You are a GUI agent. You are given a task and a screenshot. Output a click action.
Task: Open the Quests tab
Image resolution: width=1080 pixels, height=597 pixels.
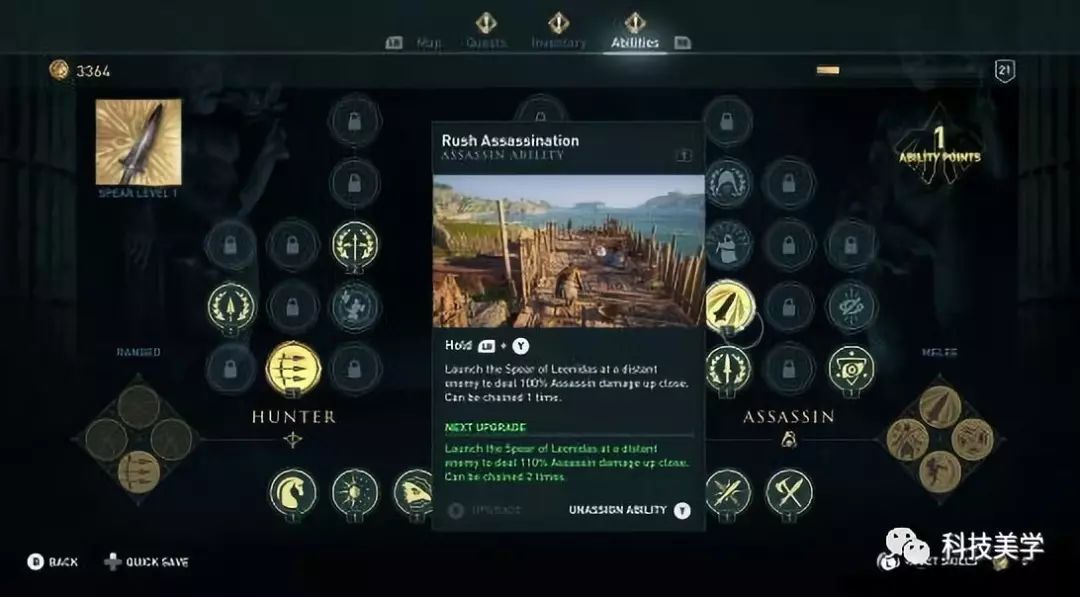[486, 43]
